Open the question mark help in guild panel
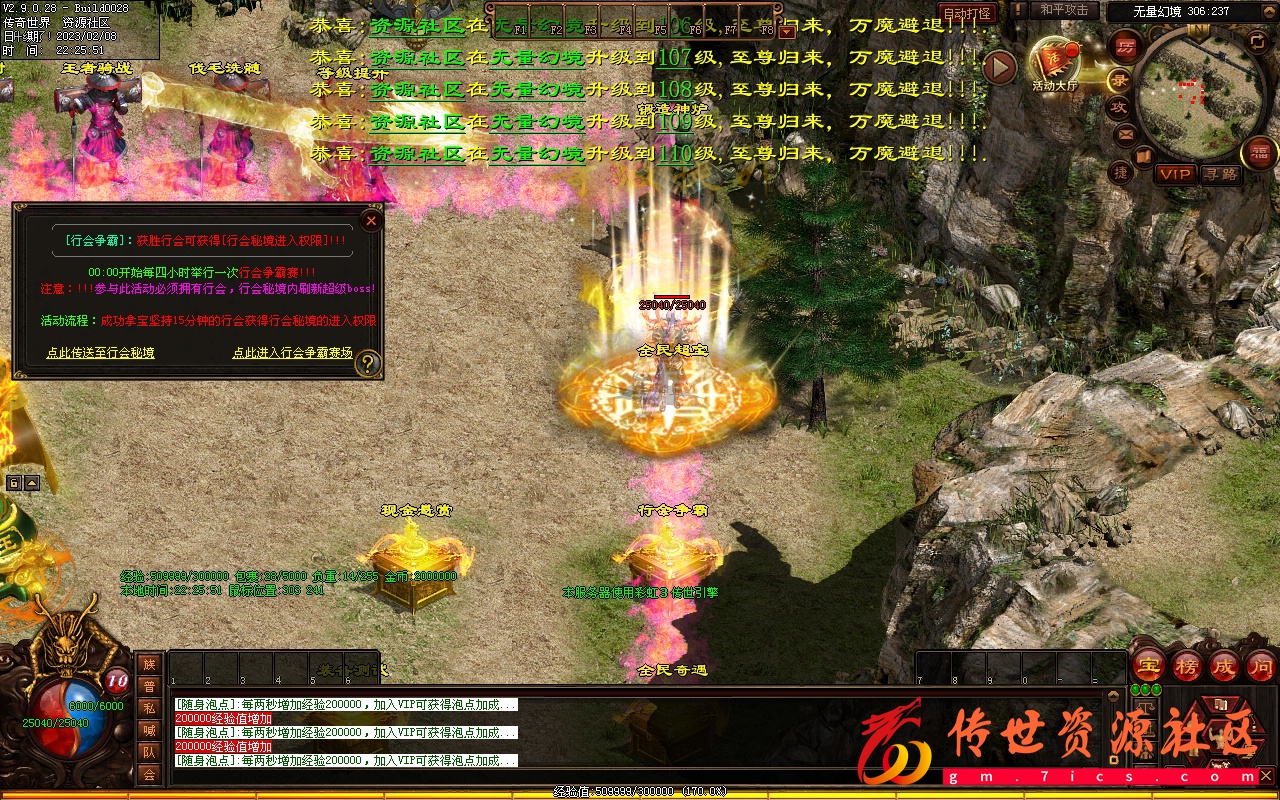1280x800 pixels. (x=368, y=362)
